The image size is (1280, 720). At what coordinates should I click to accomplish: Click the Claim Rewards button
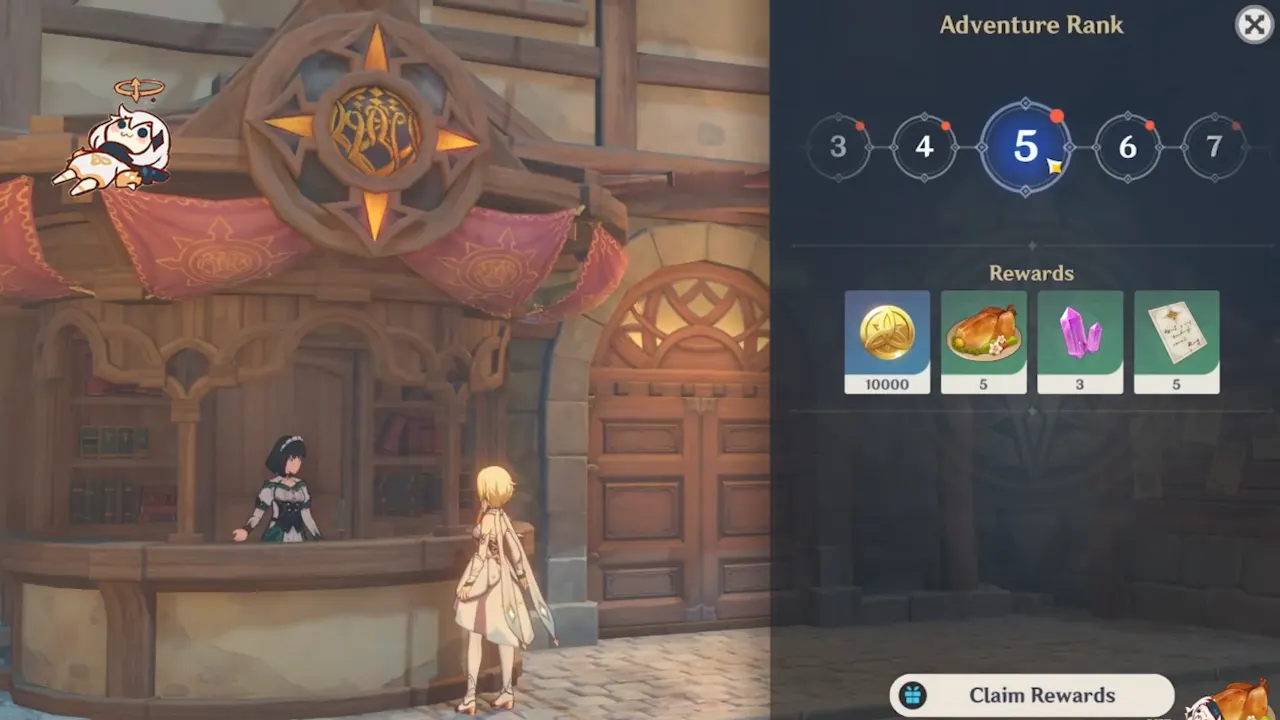click(1031, 695)
